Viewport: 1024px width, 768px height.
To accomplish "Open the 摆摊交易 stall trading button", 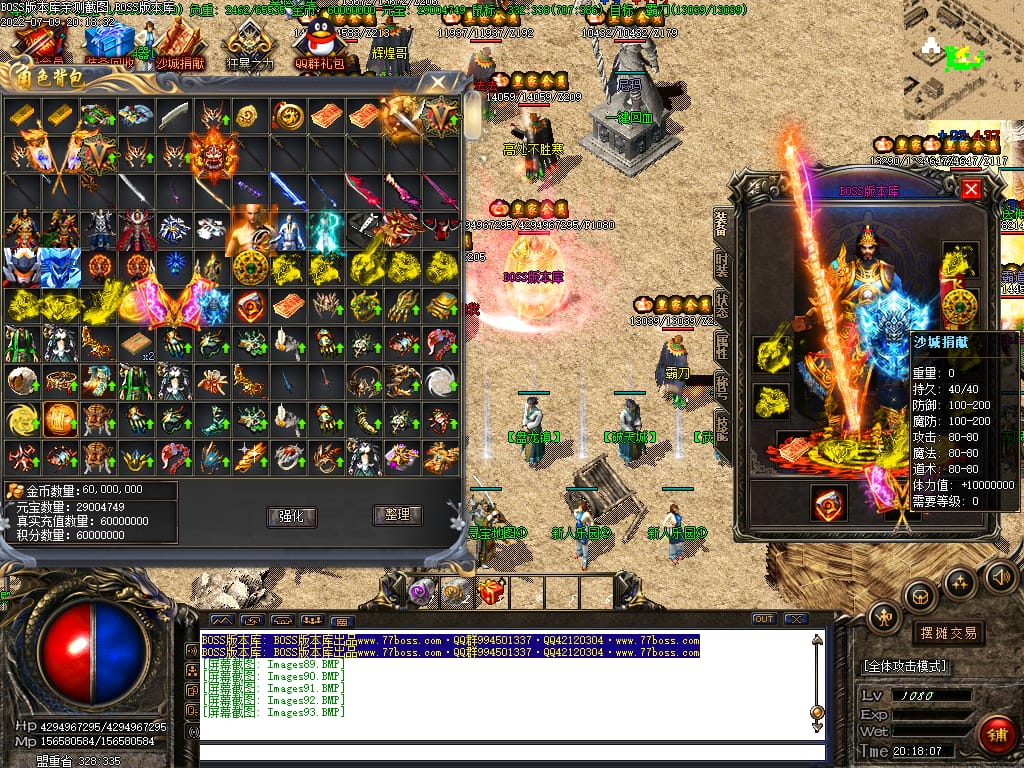I will pyautogui.click(x=946, y=633).
